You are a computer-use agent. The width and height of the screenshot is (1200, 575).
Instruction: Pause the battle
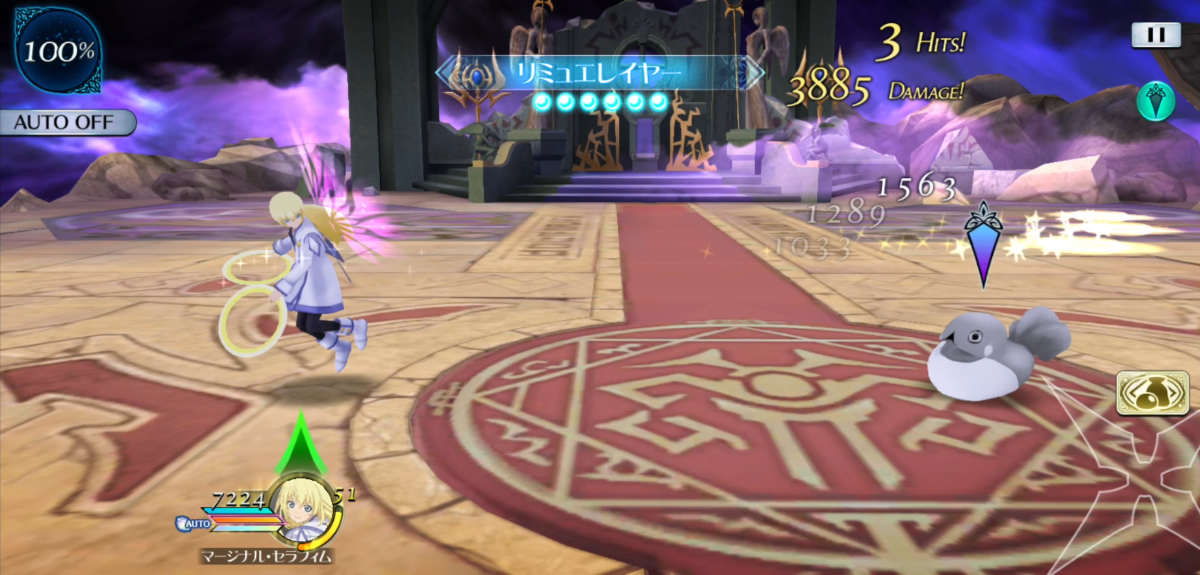tap(1156, 35)
